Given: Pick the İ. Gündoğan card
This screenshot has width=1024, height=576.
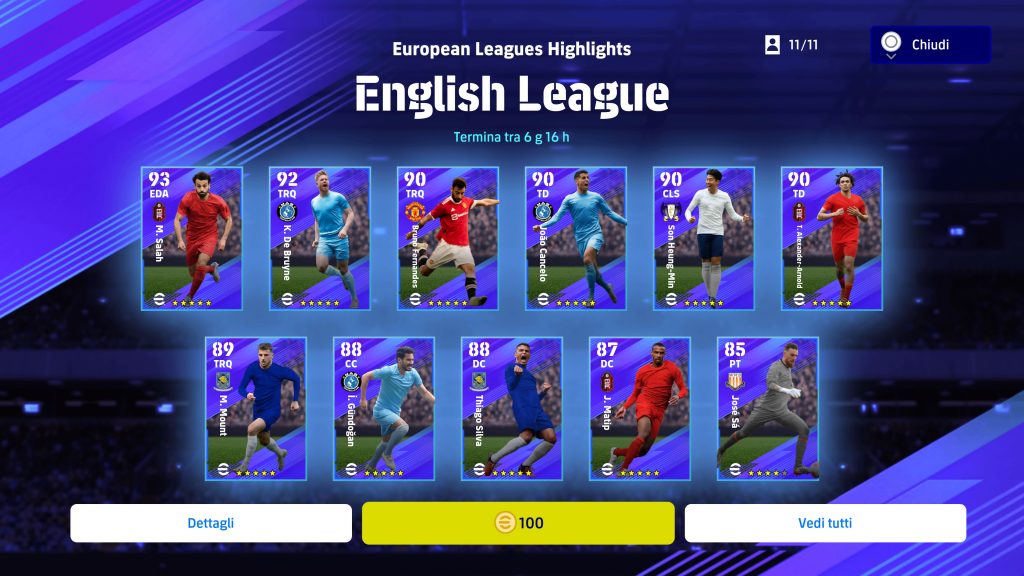Looking at the screenshot, I should (x=384, y=408).
